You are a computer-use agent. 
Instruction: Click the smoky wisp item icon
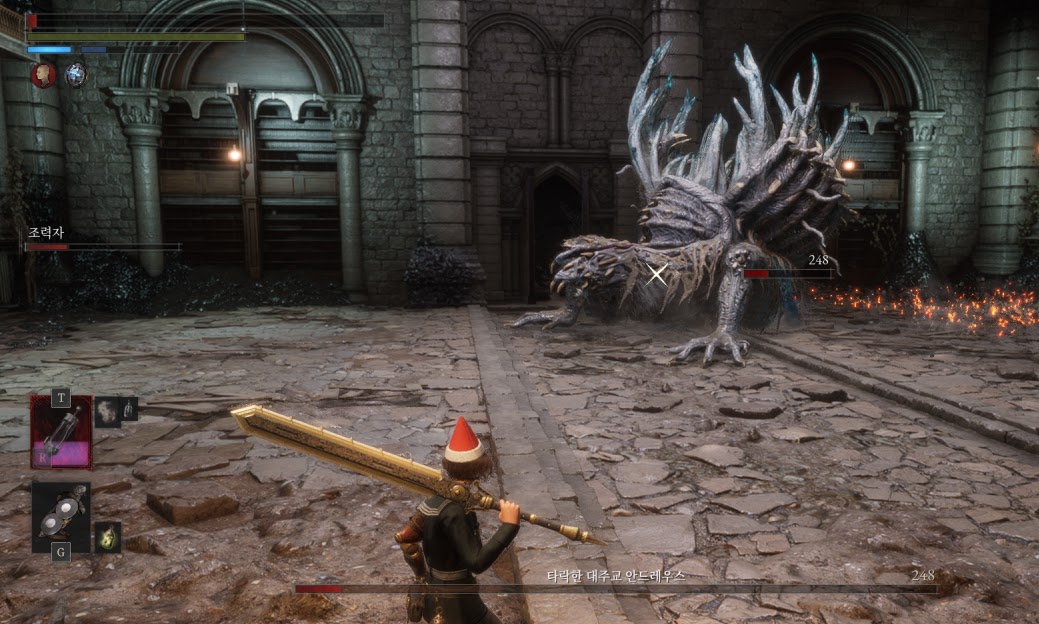click(107, 411)
